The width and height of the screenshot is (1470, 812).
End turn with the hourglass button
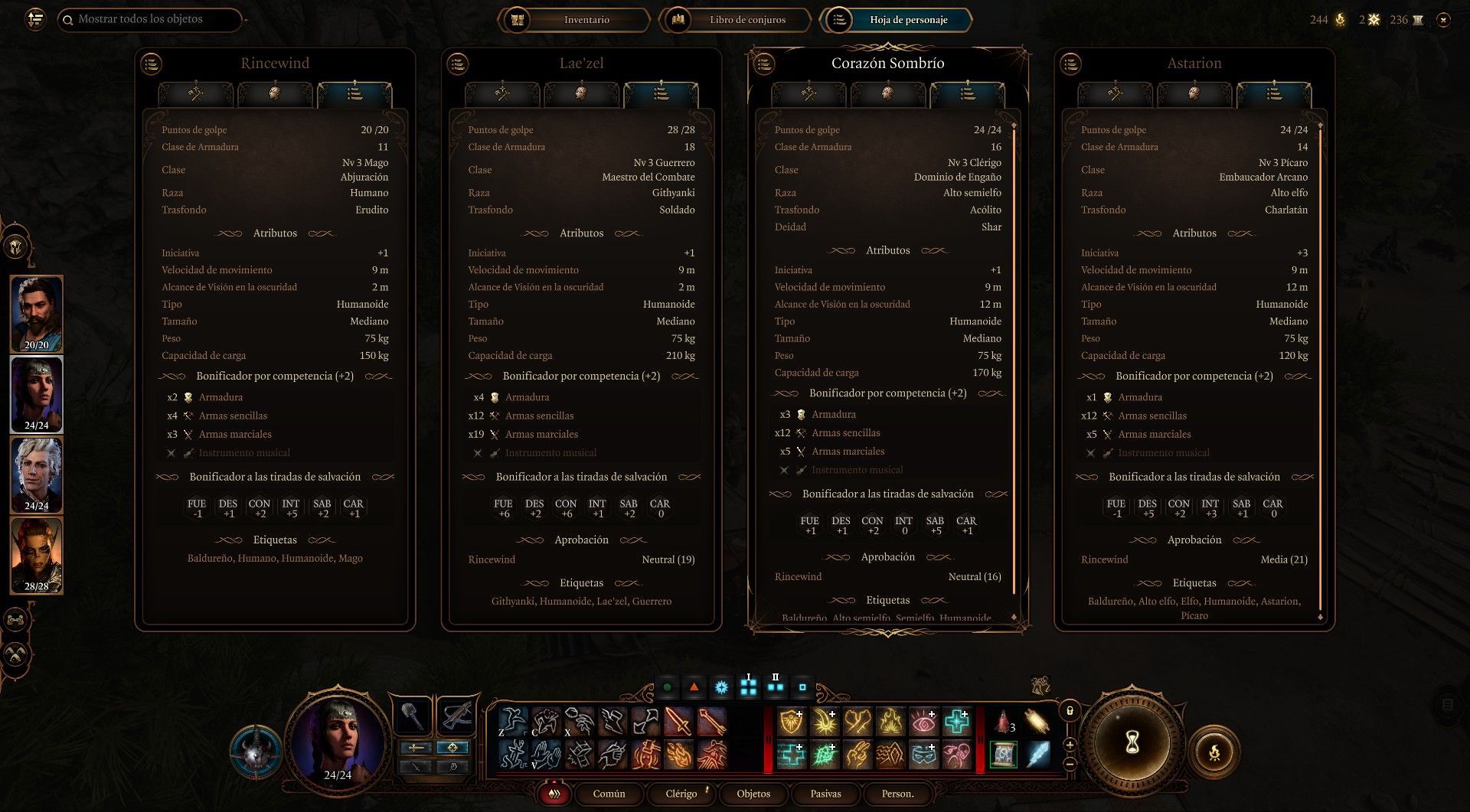pyautogui.click(x=1132, y=741)
